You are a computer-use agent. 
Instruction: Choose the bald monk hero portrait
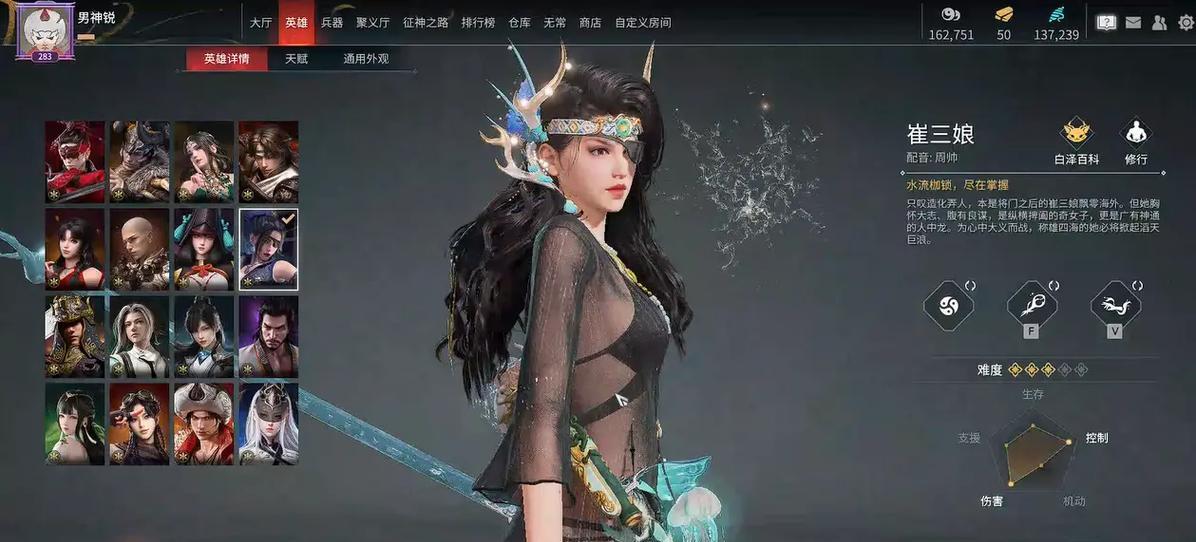(x=139, y=249)
